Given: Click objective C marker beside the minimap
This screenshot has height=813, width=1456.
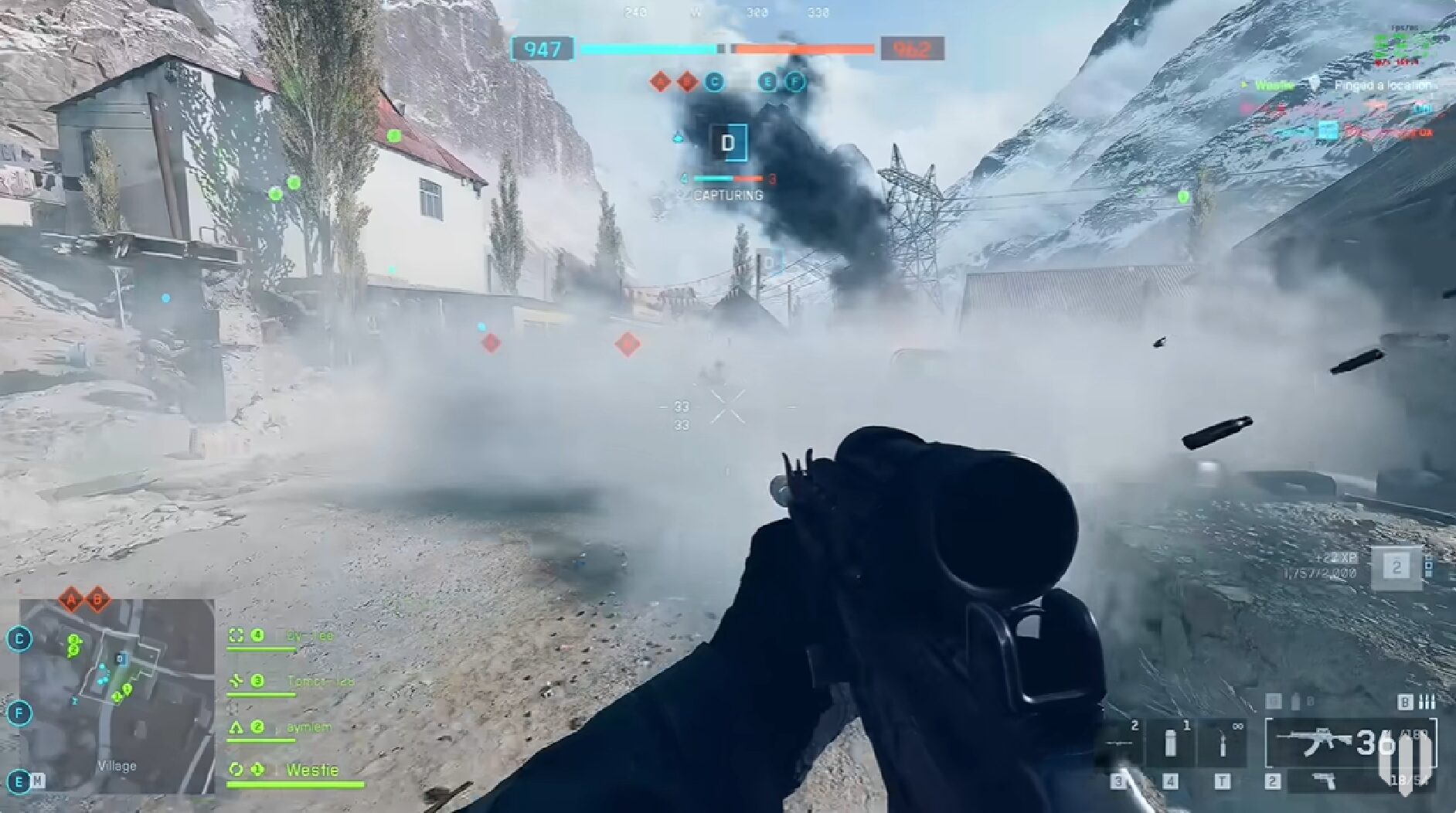Looking at the screenshot, I should tap(19, 639).
